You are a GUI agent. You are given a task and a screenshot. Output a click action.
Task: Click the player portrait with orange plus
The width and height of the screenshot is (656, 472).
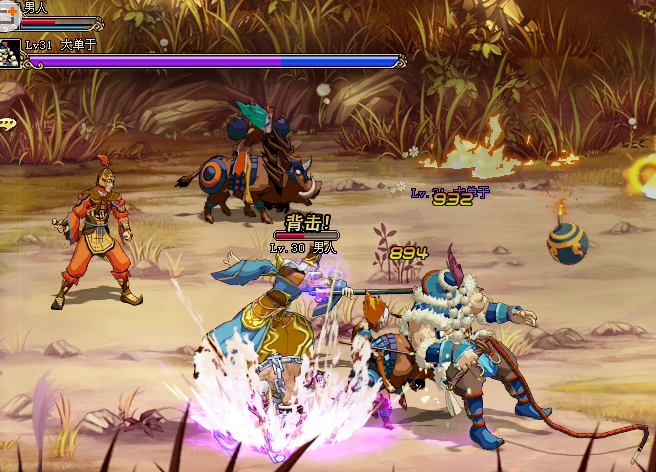(9, 9)
